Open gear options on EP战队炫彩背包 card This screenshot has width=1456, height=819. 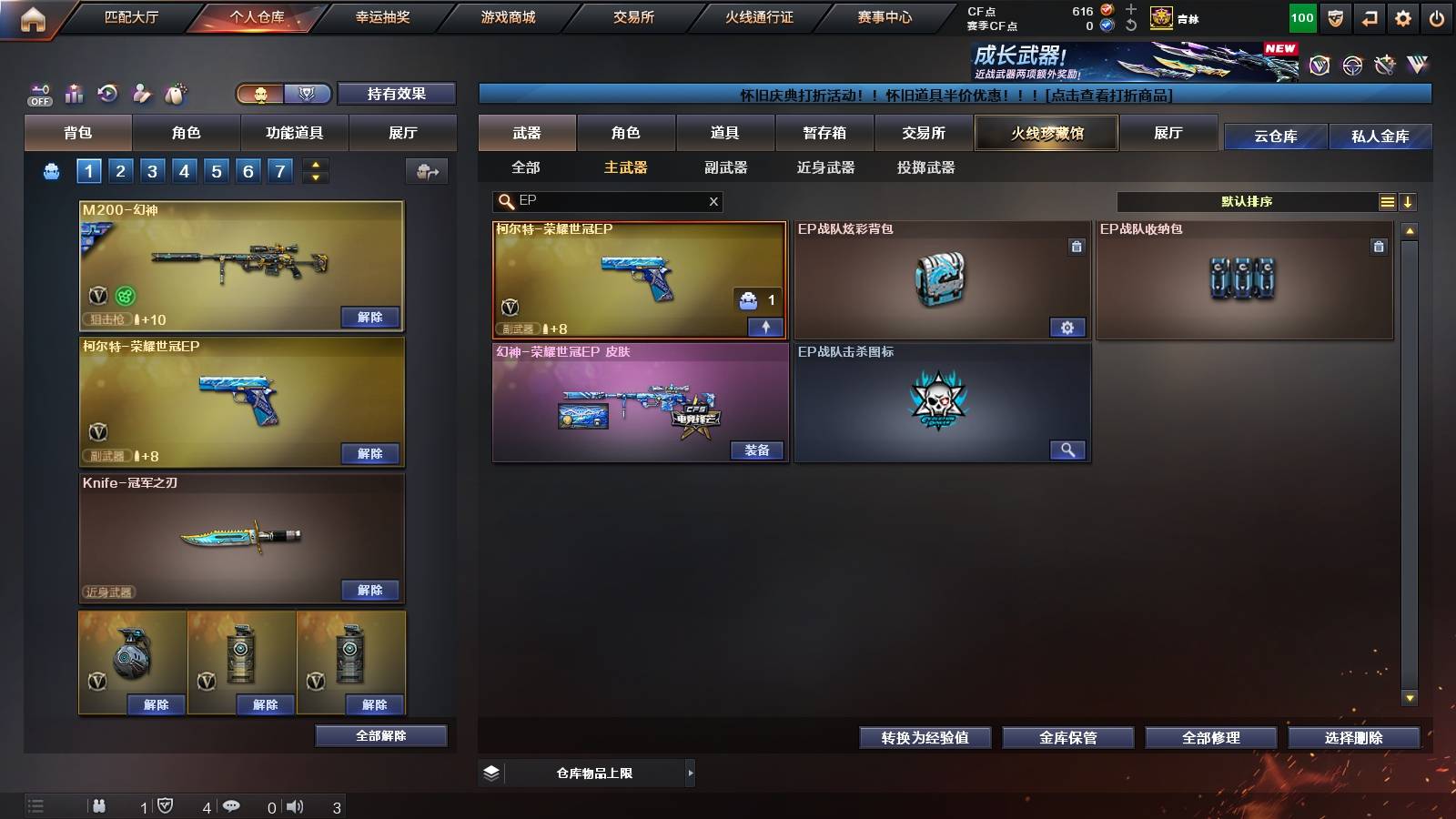[x=1069, y=327]
